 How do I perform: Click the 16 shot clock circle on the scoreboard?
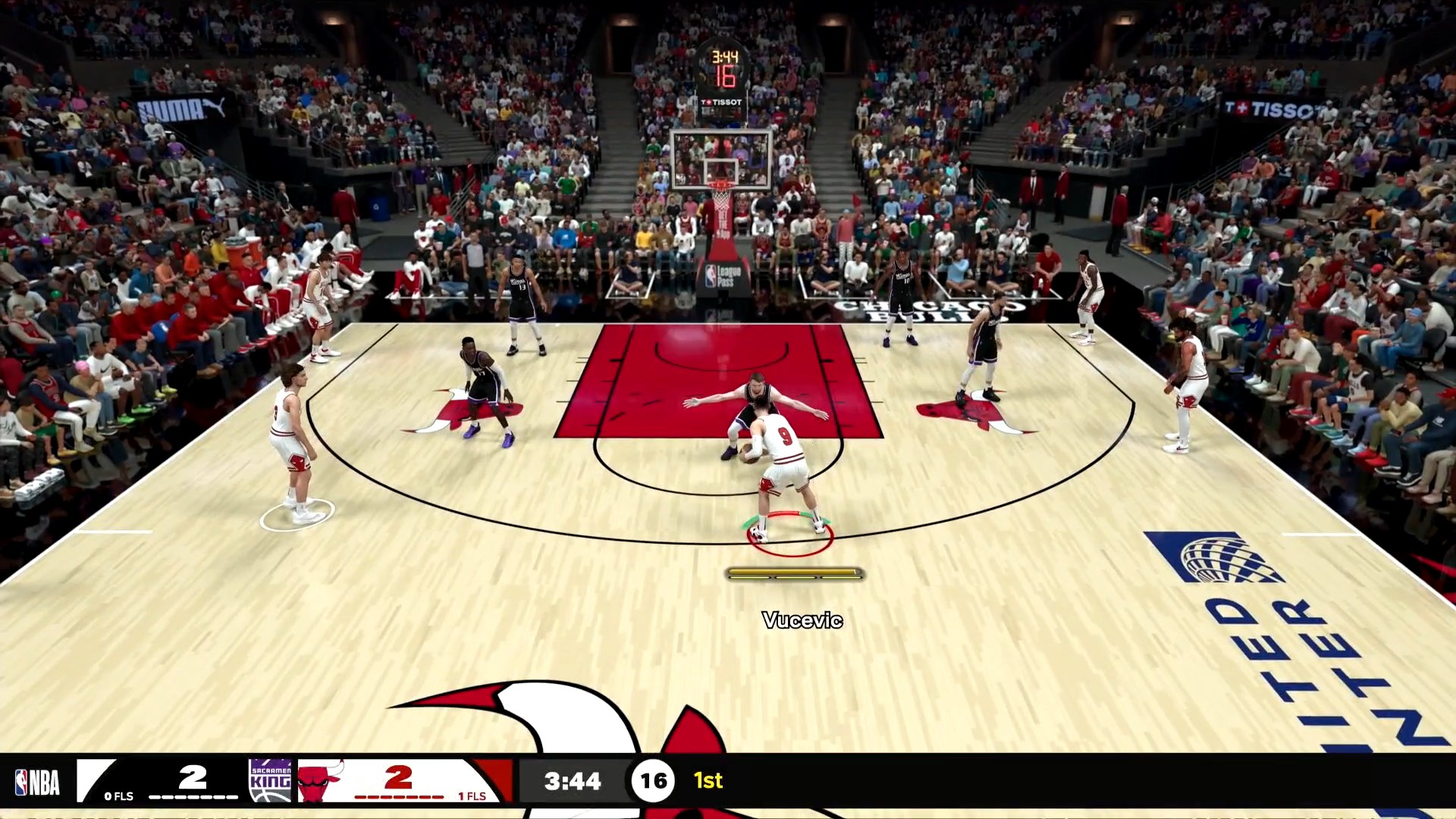point(654,781)
